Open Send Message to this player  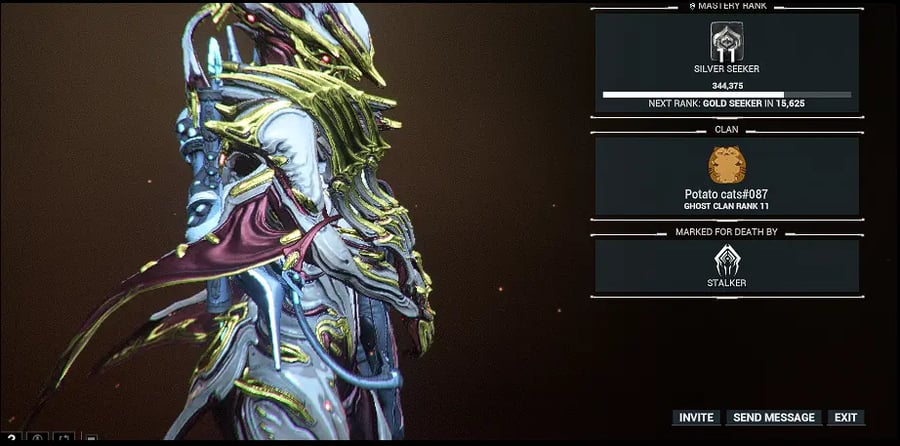point(775,417)
